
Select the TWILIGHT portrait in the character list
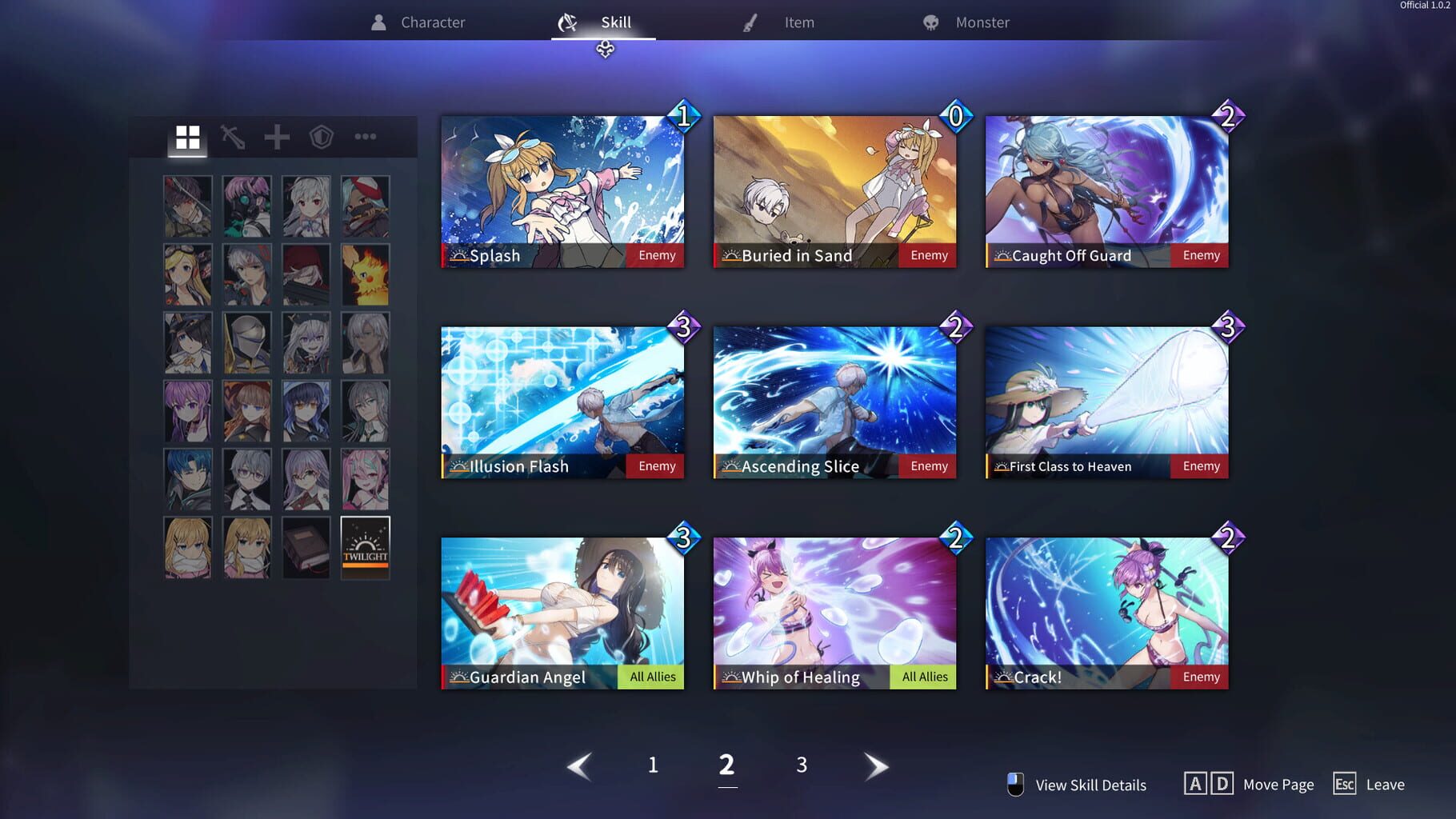(365, 547)
